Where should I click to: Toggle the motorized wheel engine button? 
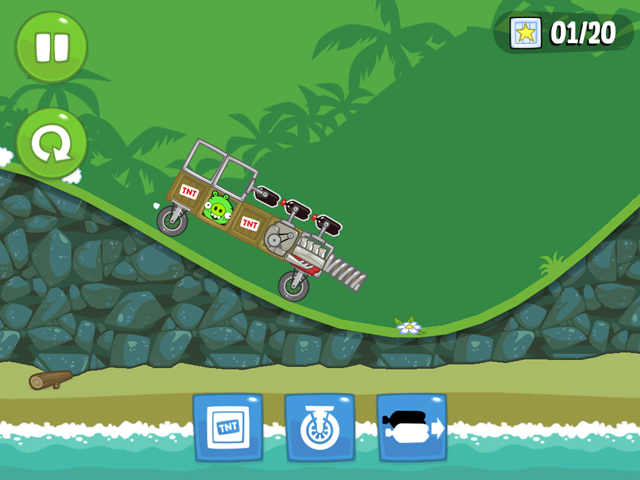(320, 427)
